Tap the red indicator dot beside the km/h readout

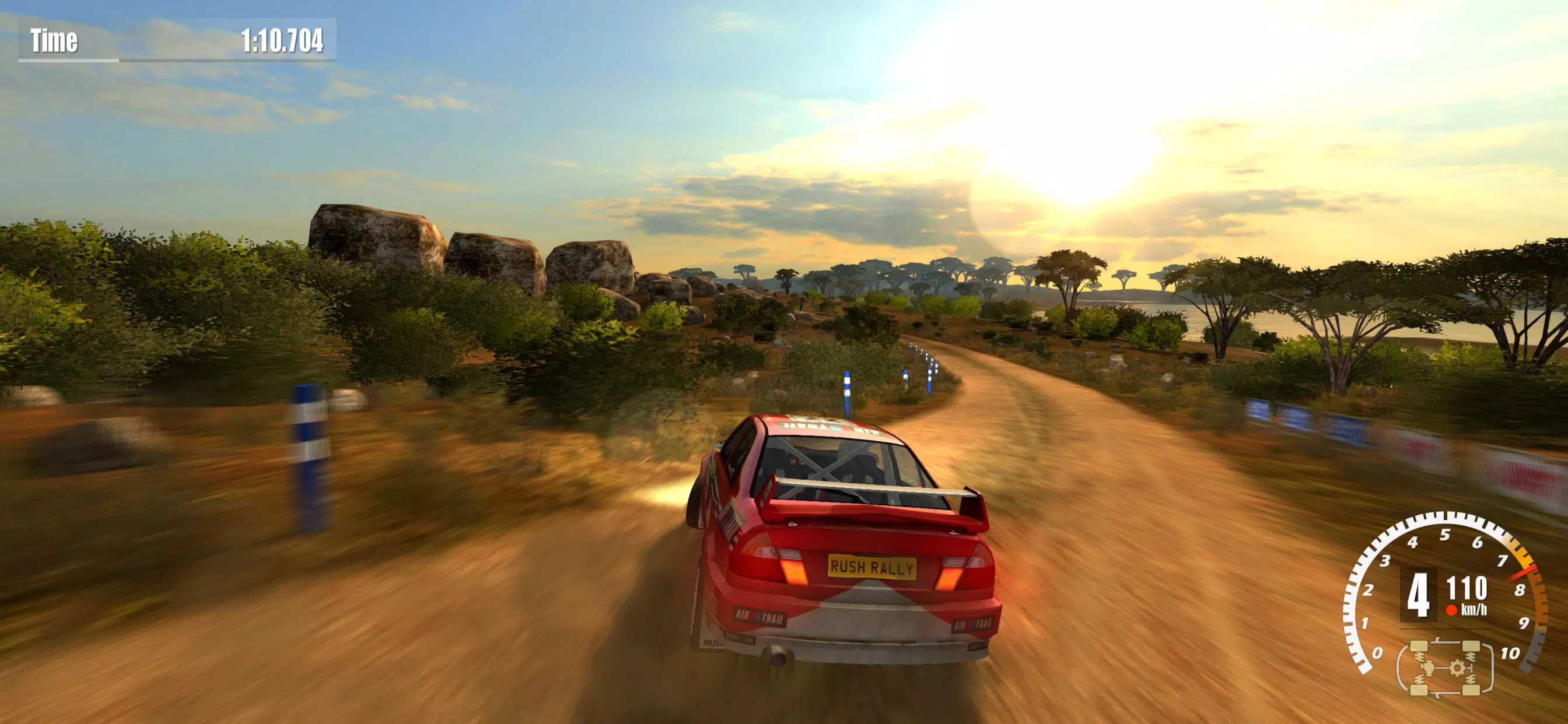1452,610
